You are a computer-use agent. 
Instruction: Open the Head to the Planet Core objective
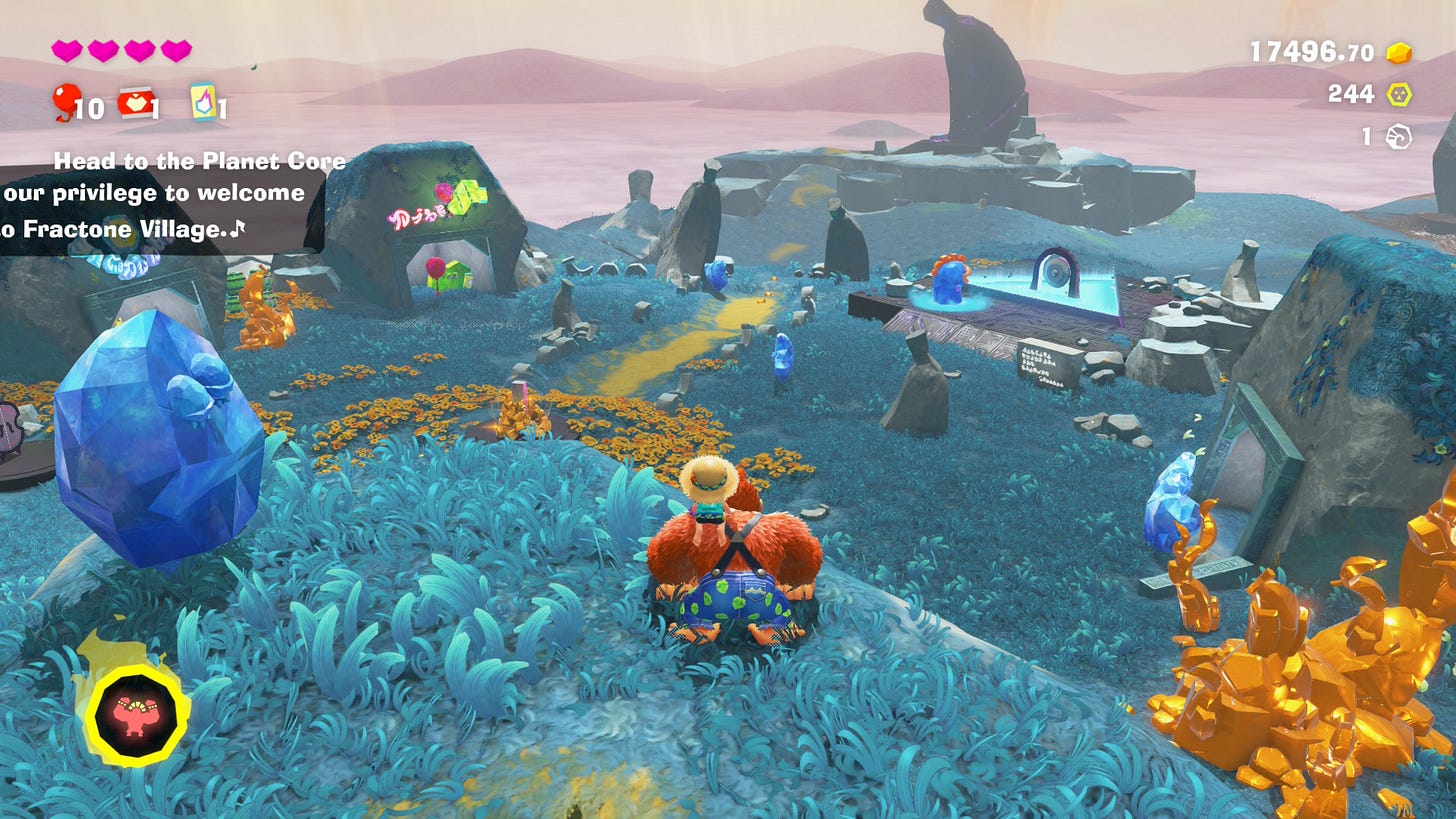pyautogui.click(x=199, y=161)
